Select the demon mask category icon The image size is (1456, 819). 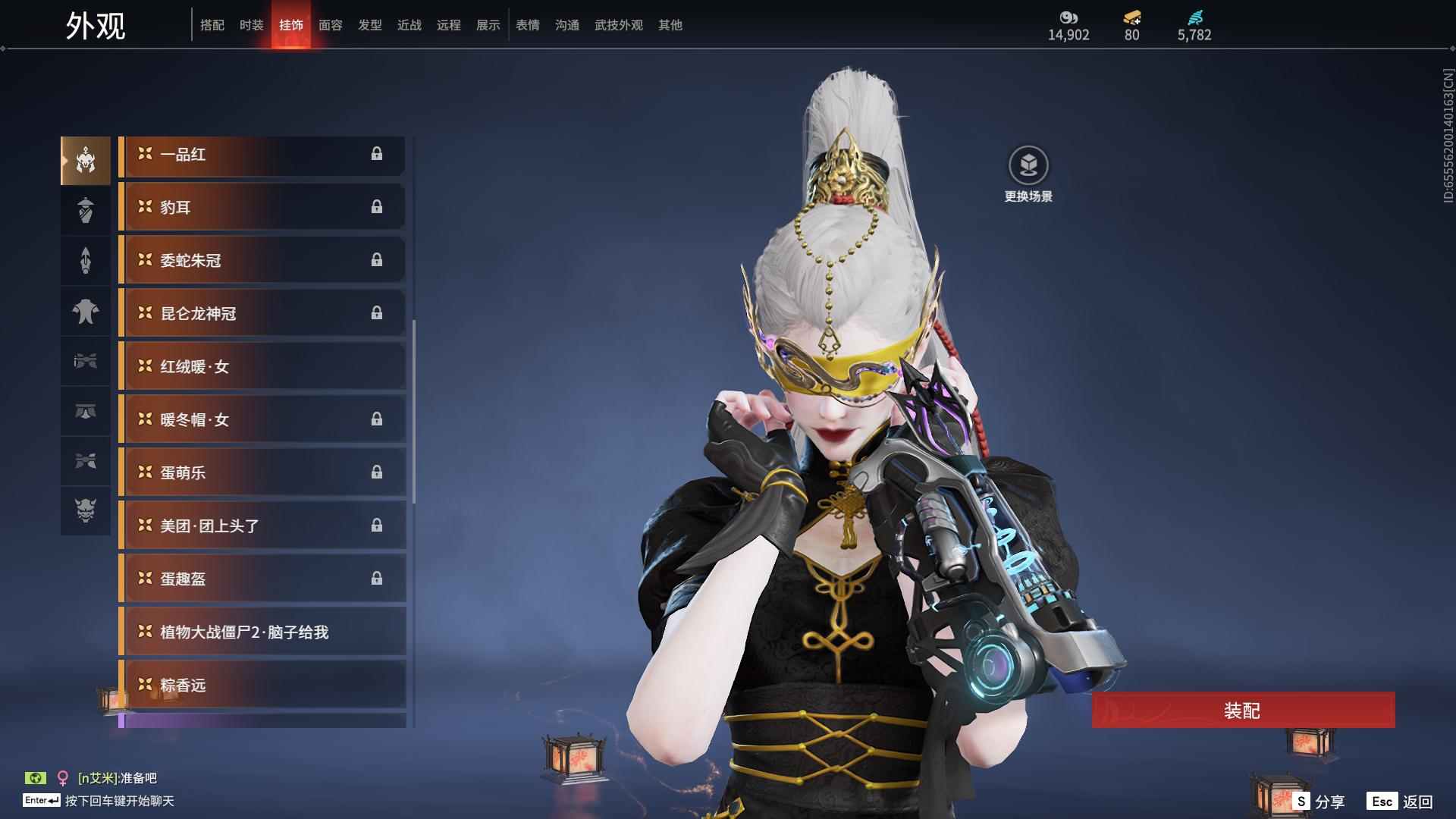86,510
